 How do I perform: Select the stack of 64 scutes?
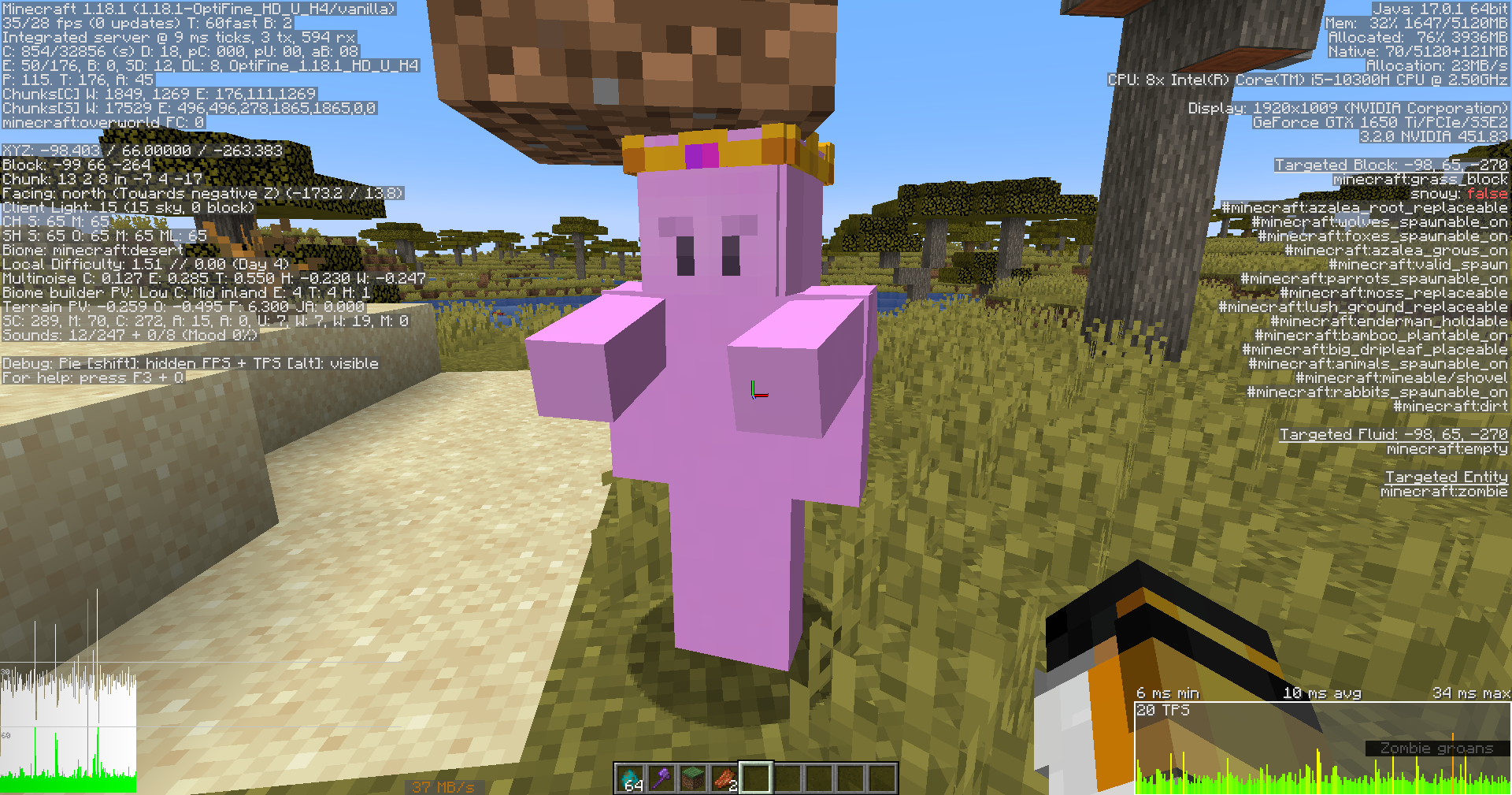[630, 777]
